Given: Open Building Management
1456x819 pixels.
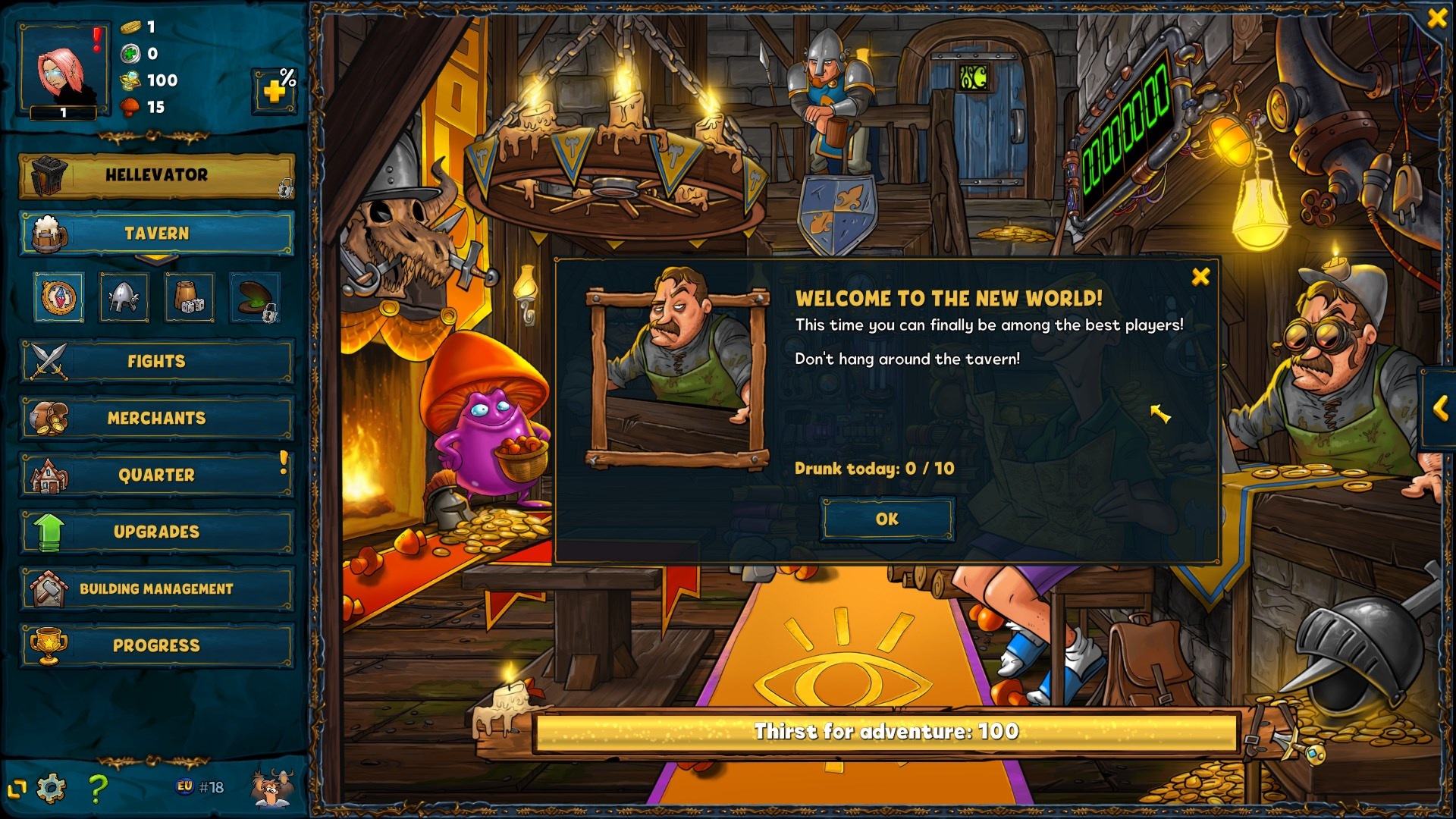Looking at the screenshot, I should [x=156, y=589].
